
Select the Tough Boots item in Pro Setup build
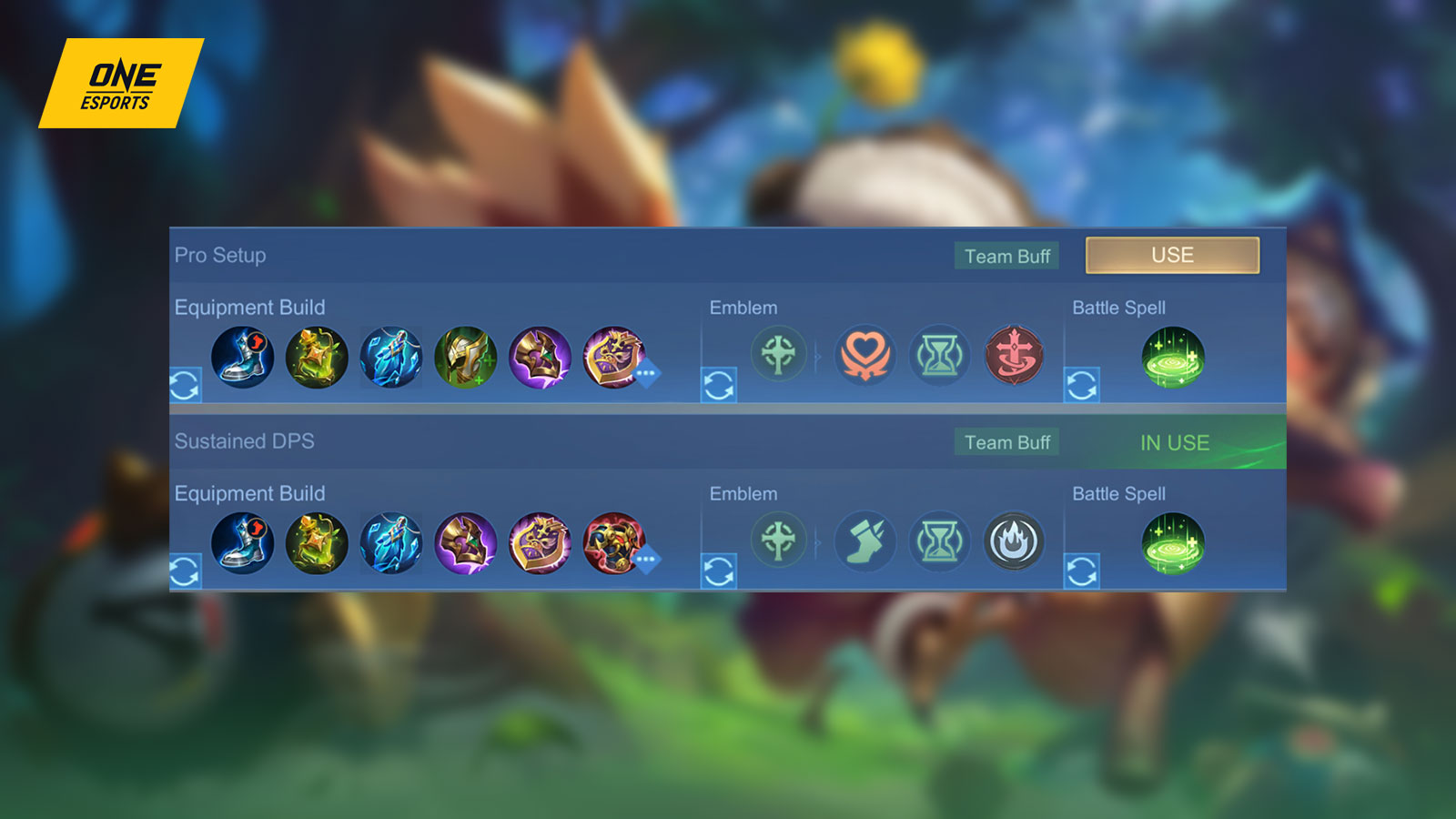[x=241, y=358]
